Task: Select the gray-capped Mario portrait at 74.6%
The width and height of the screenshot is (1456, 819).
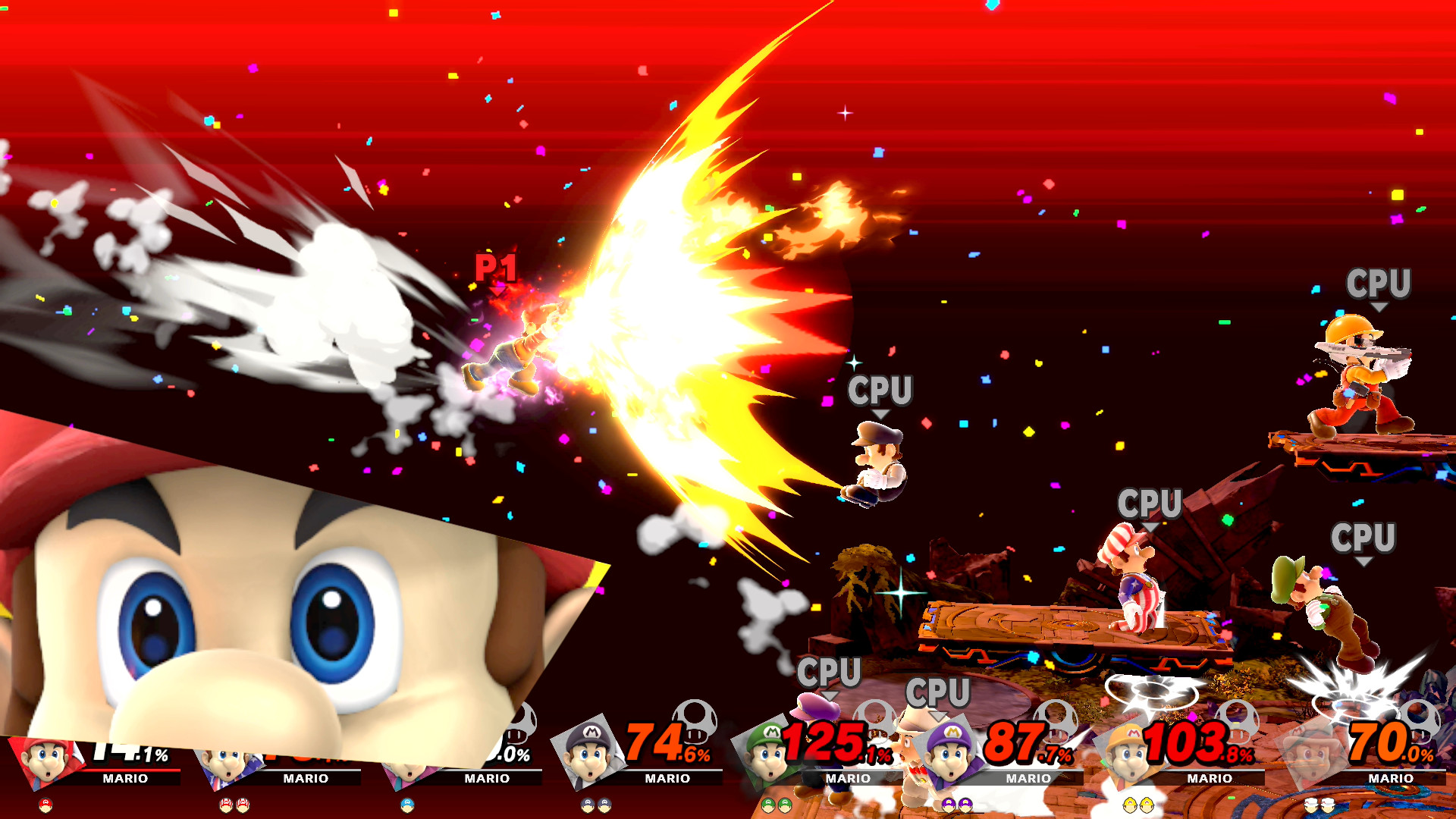Action: [x=588, y=751]
